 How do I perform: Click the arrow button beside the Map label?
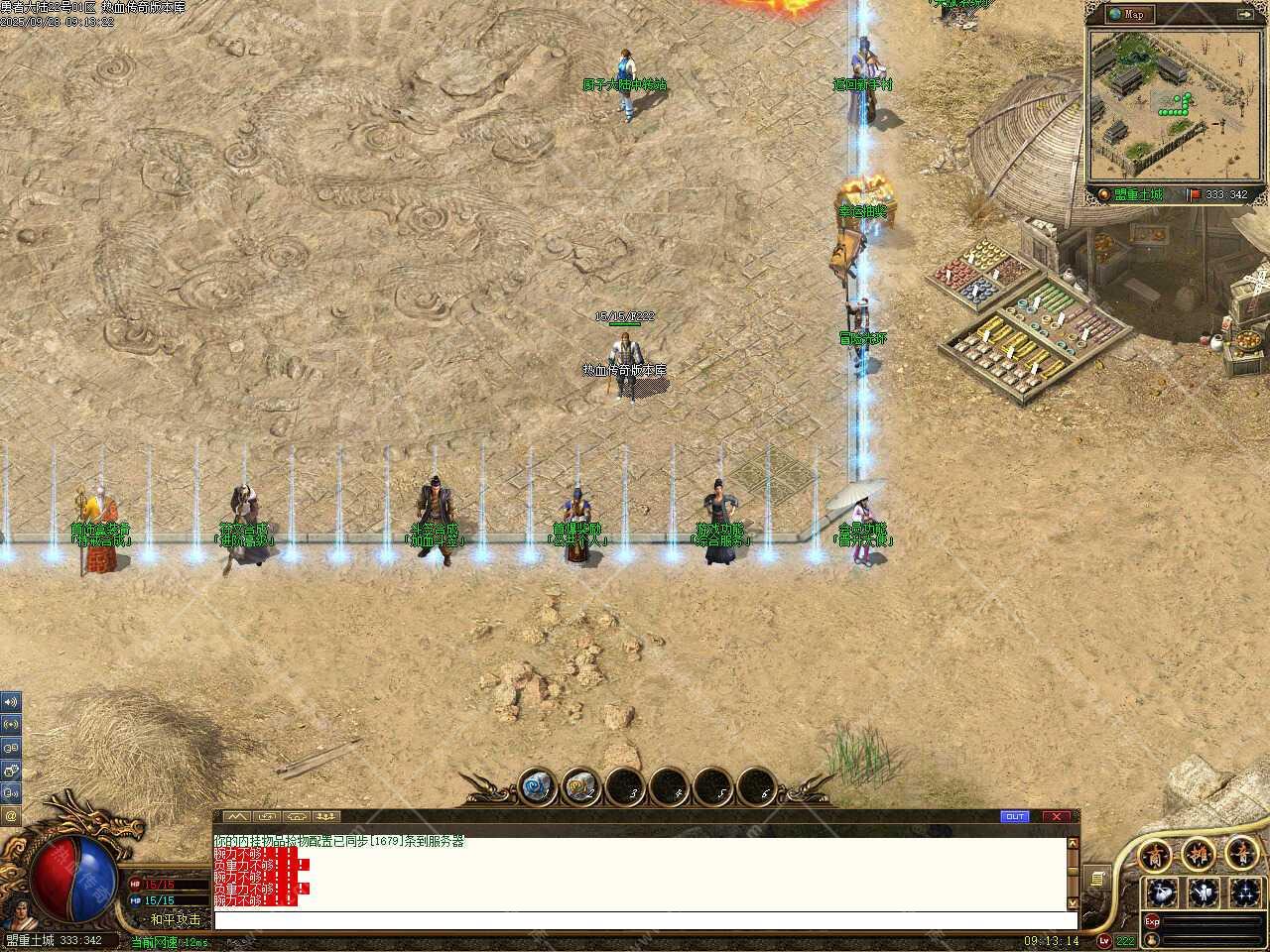[x=1244, y=14]
